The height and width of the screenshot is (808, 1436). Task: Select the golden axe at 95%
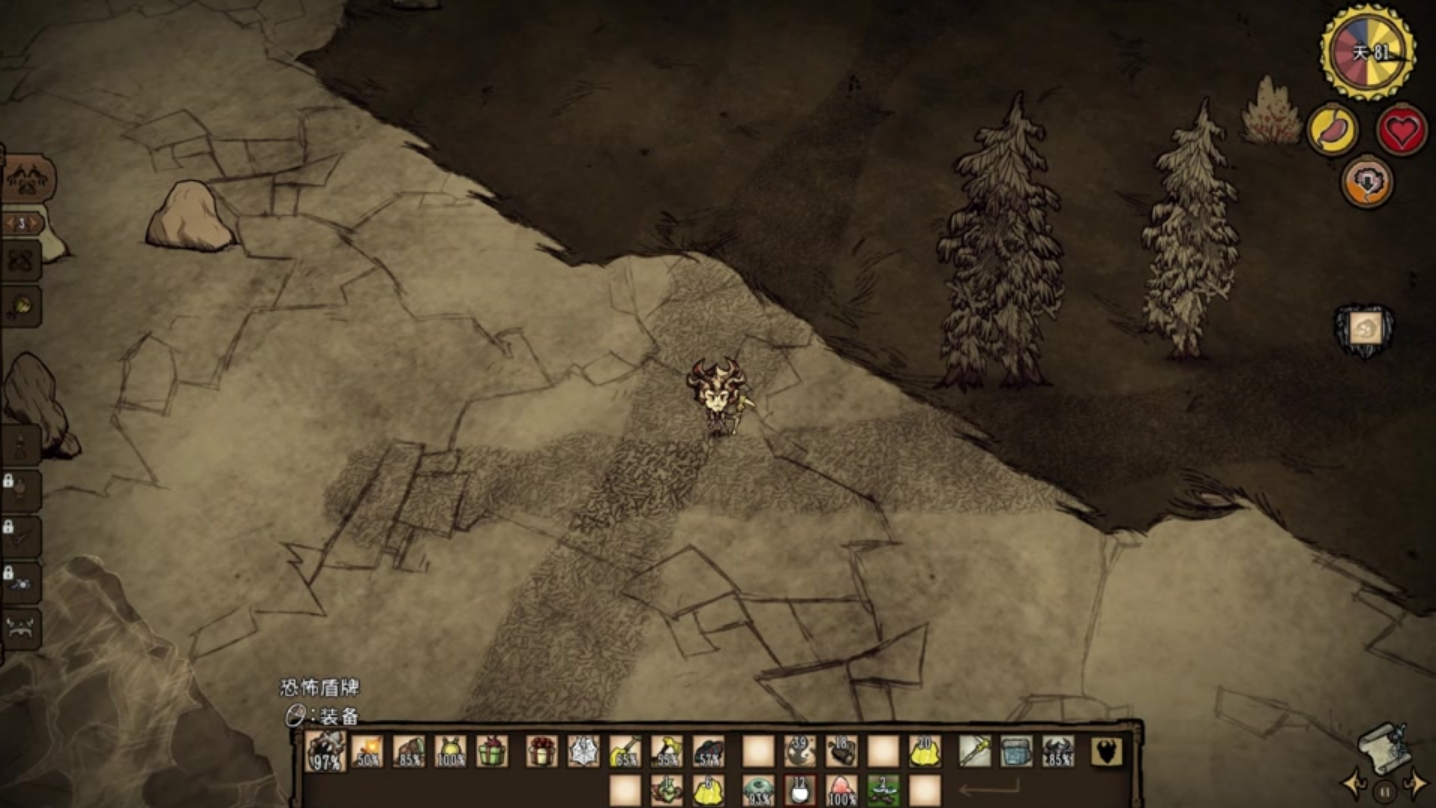[x=667, y=751]
